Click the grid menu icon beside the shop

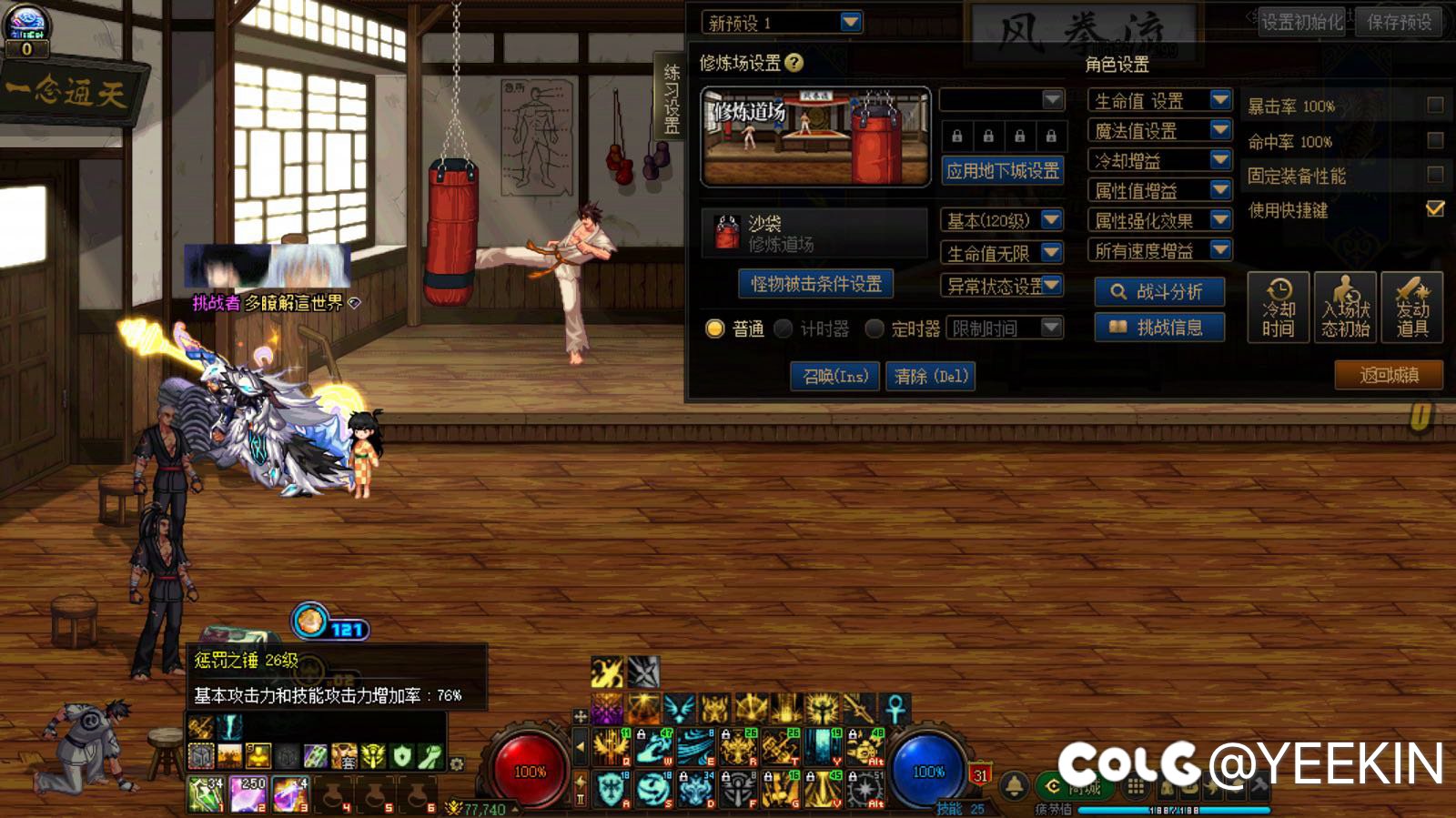point(1134,784)
